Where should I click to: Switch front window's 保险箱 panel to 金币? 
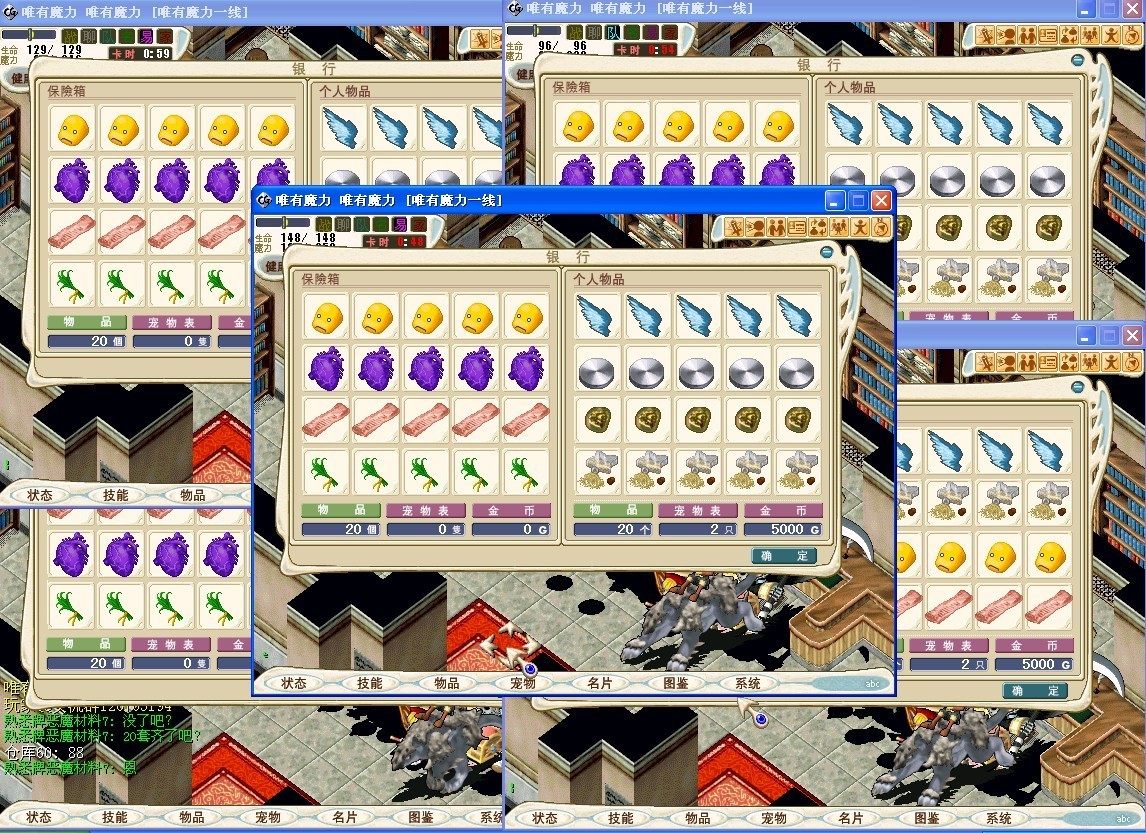(x=511, y=510)
